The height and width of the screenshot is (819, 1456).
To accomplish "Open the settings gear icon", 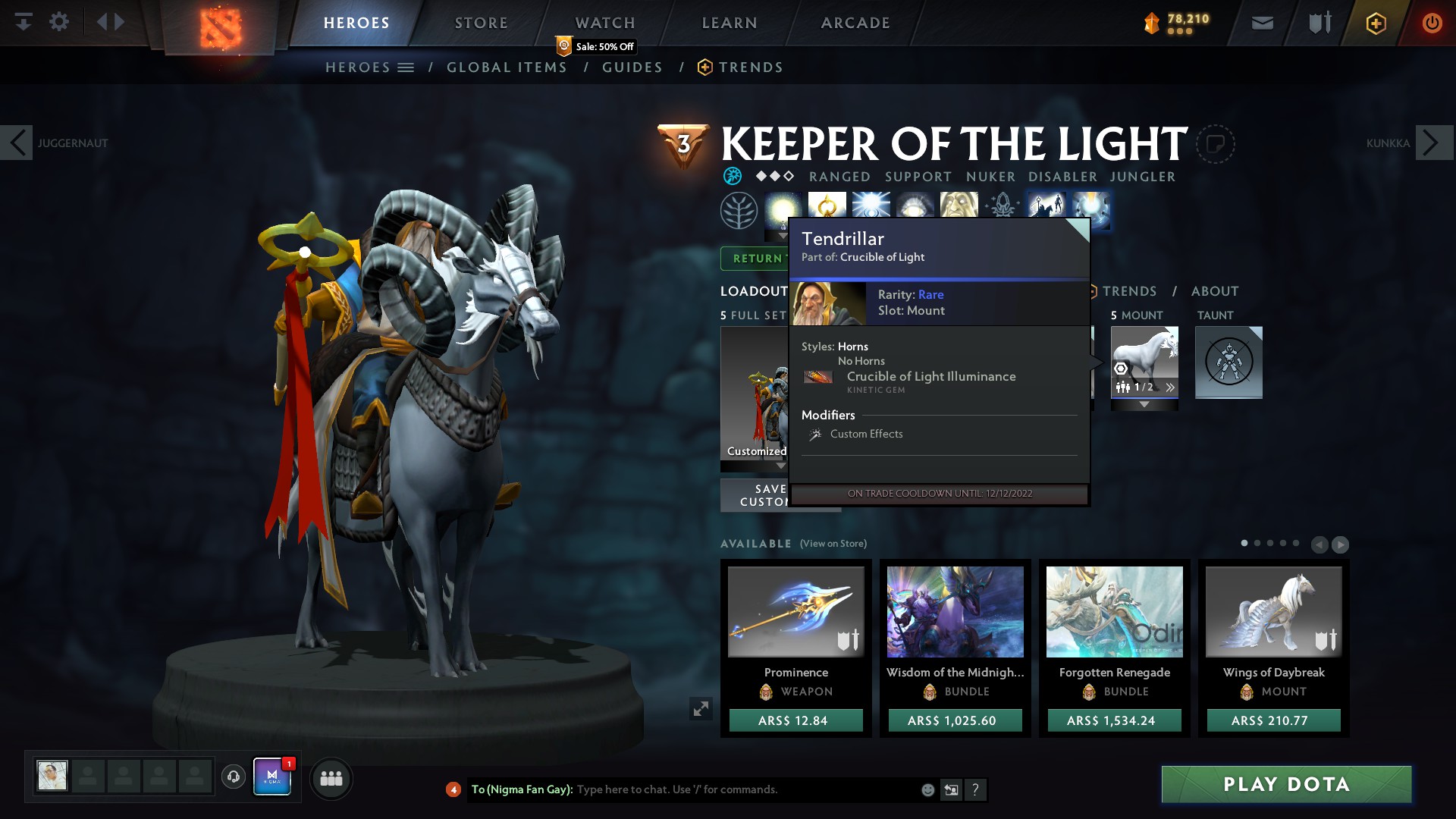I will [x=60, y=22].
